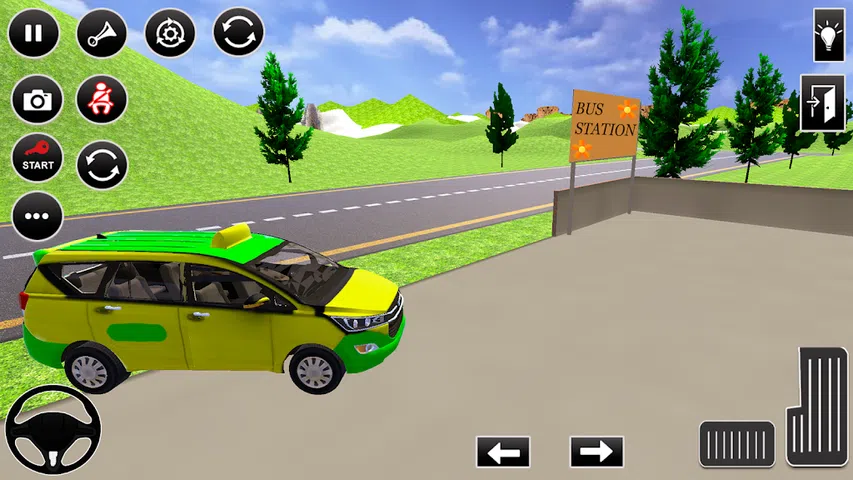Hit the brake pedal
The width and height of the screenshot is (853, 480).
737,444
